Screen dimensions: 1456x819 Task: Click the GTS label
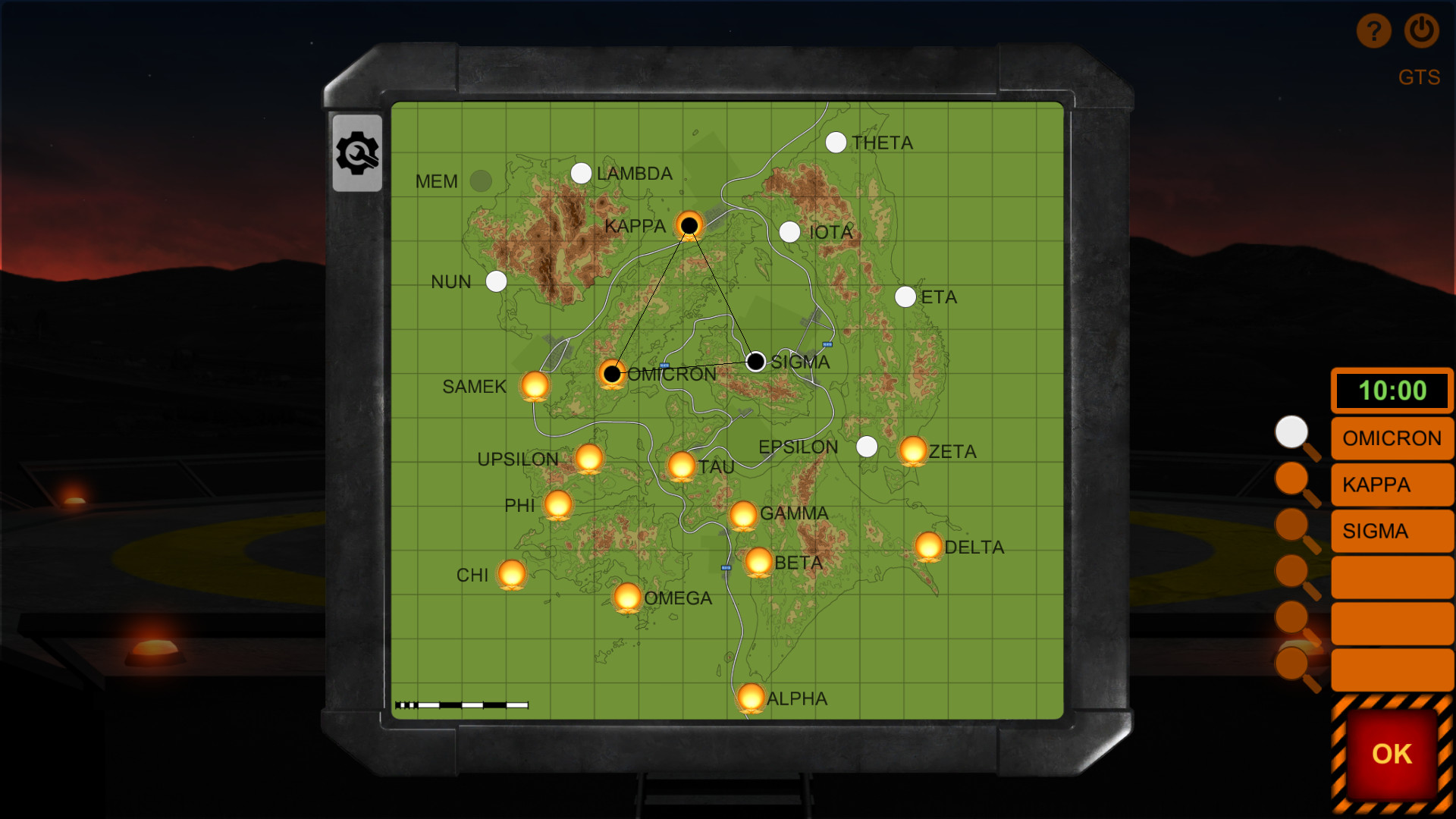click(1420, 77)
